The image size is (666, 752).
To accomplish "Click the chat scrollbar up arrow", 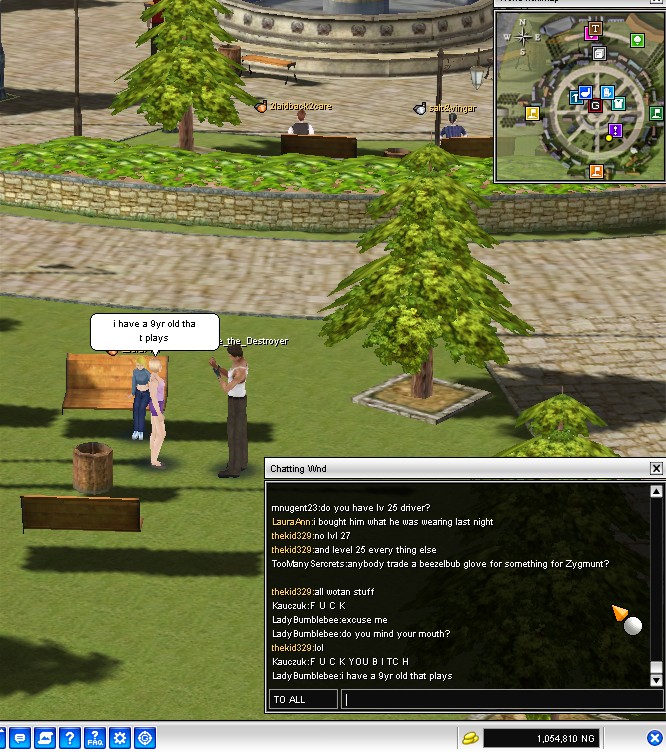I will pos(656,492).
